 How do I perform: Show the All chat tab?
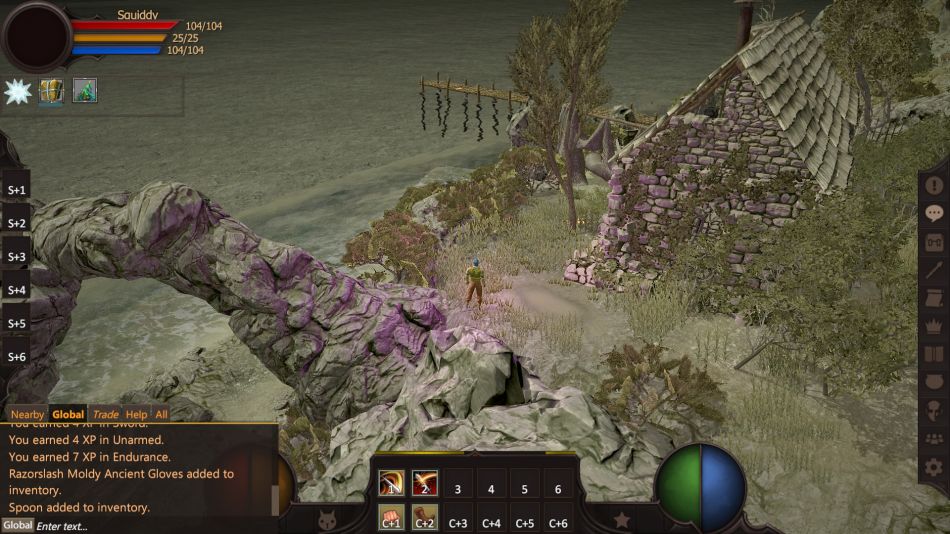(161, 414)
